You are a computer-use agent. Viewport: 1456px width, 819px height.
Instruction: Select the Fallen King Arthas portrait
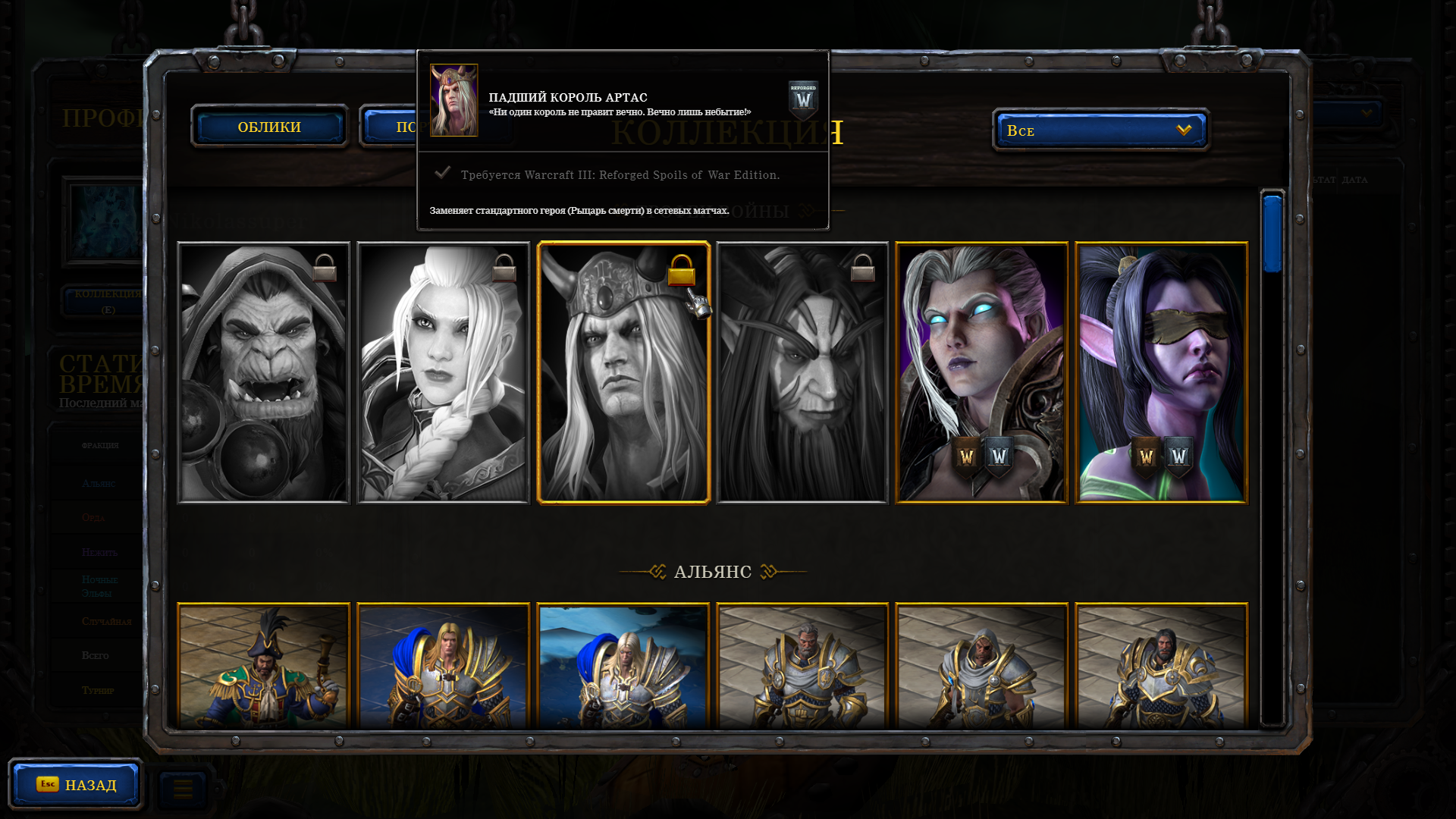click(x=623, y=372)
